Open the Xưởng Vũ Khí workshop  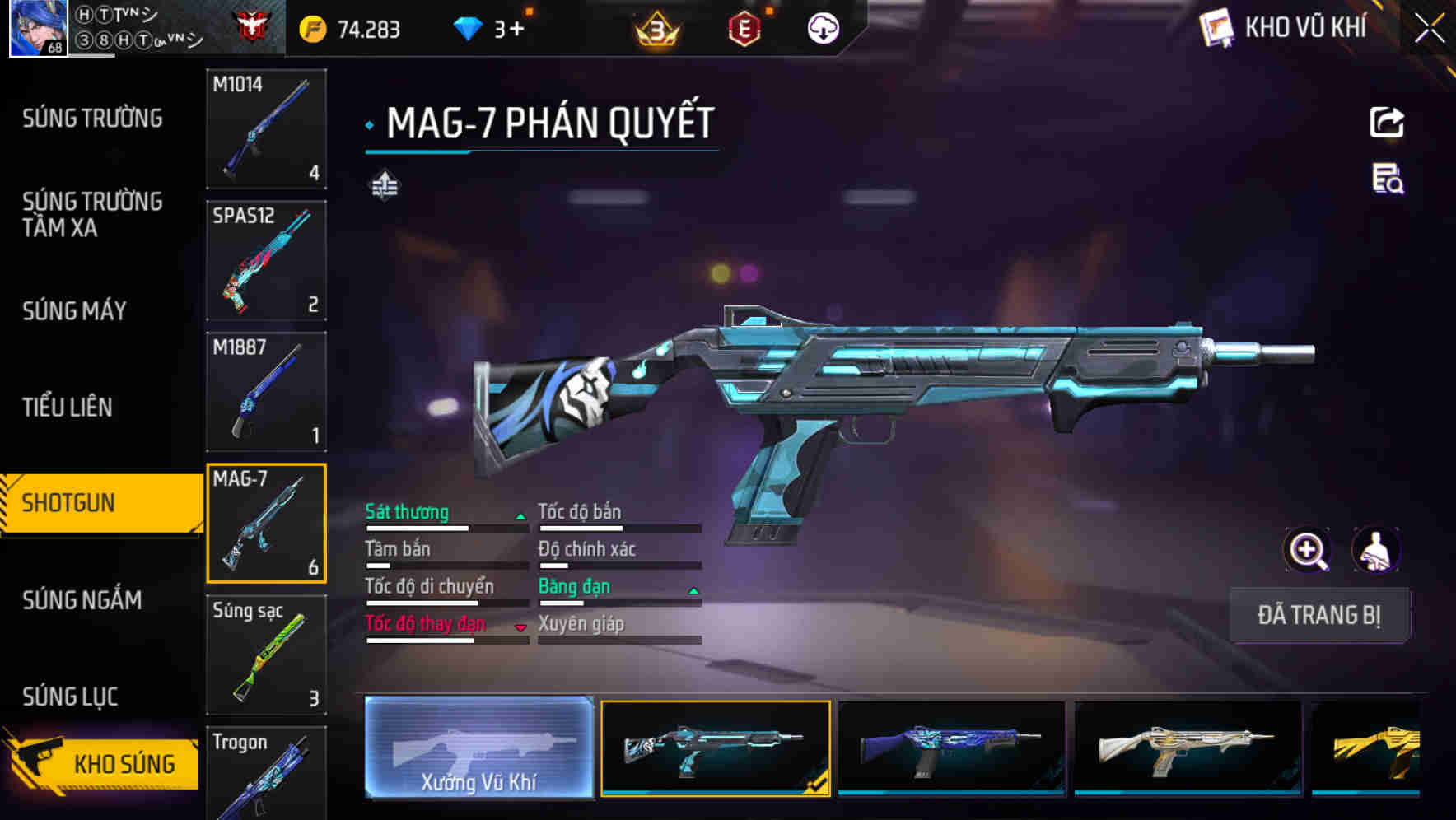tap(478, 748)
